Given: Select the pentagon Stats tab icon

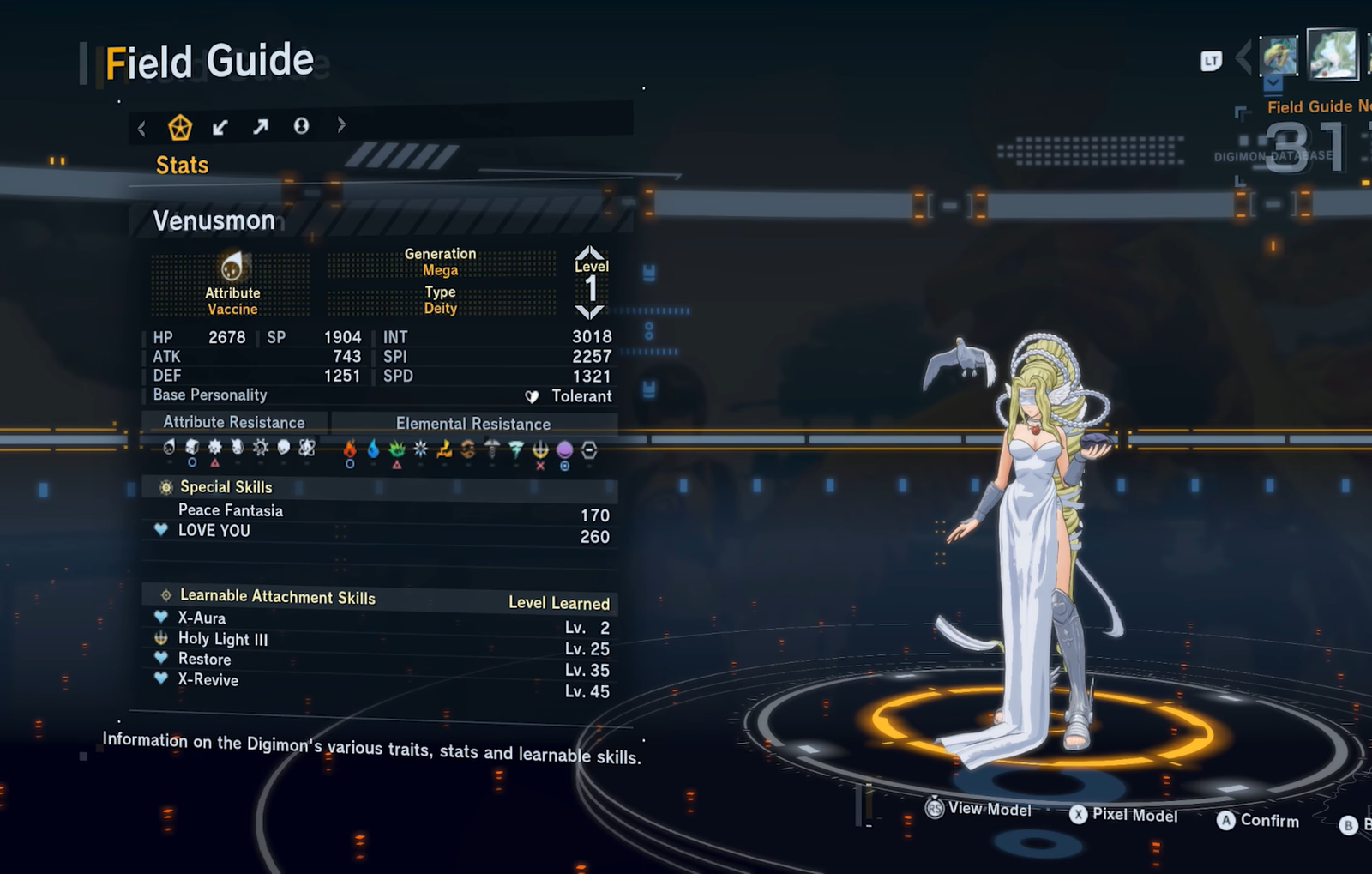Looking at the screenshot, I should 180,128.
